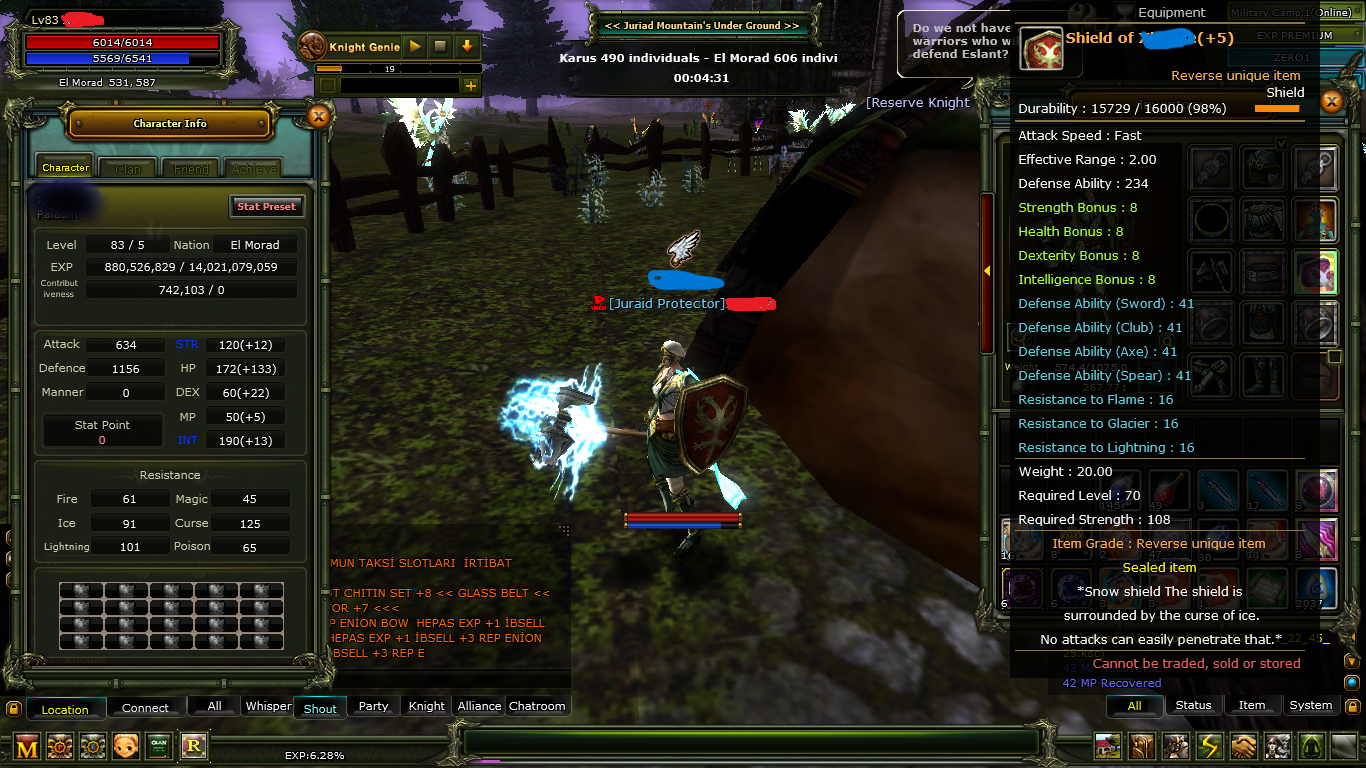Click the Stat Preset button
This screenshot has width=1366, height=768.
266,206
